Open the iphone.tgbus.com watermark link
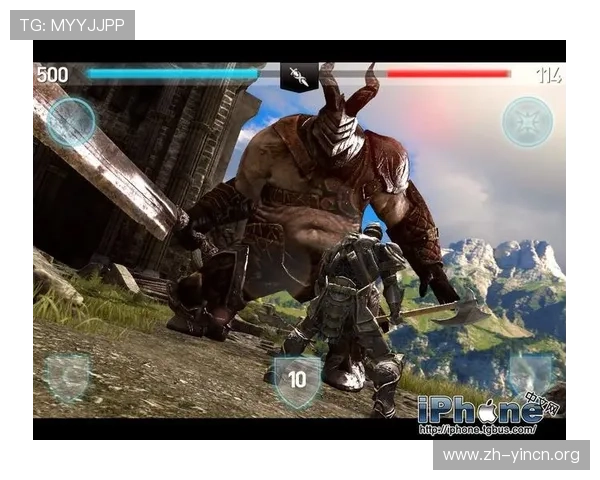Screen dimensions: 600x480 click(477, 430)
